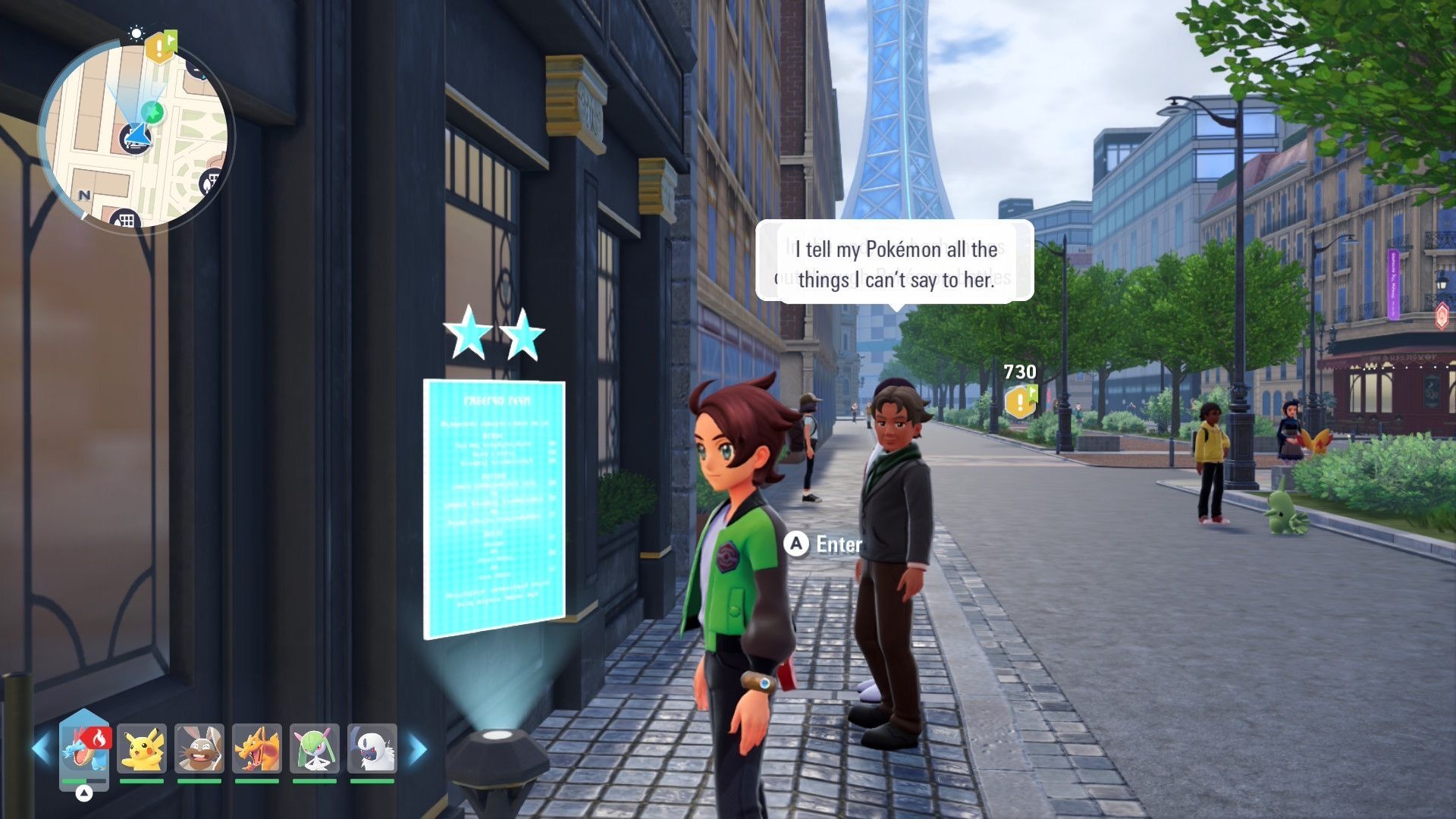Click the right arrow beside the party bar
Viewport: 1456px width, 819px height.
pos(418,749)
